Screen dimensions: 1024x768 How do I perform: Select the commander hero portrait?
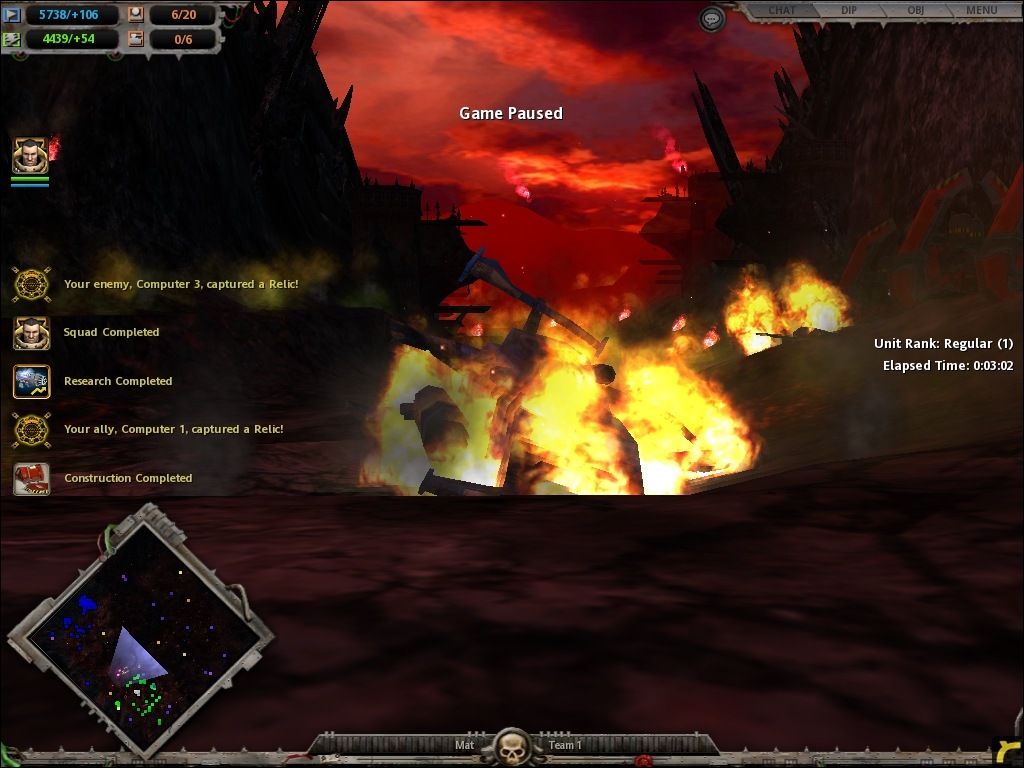point(29,156)
